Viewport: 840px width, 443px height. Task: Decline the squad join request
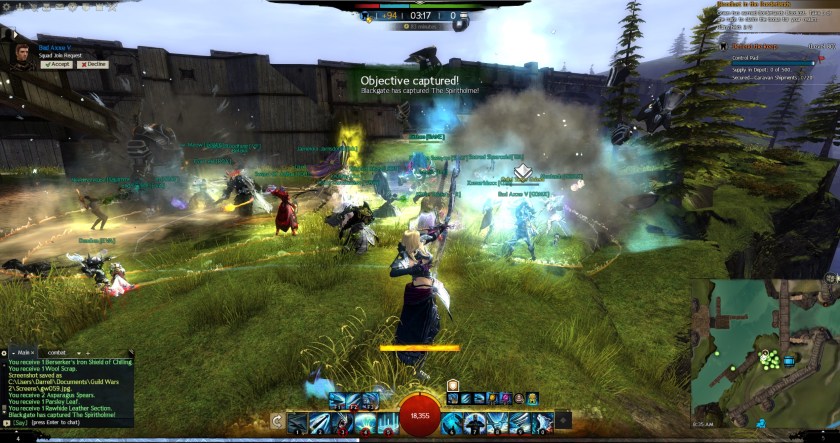pos(95,64)
